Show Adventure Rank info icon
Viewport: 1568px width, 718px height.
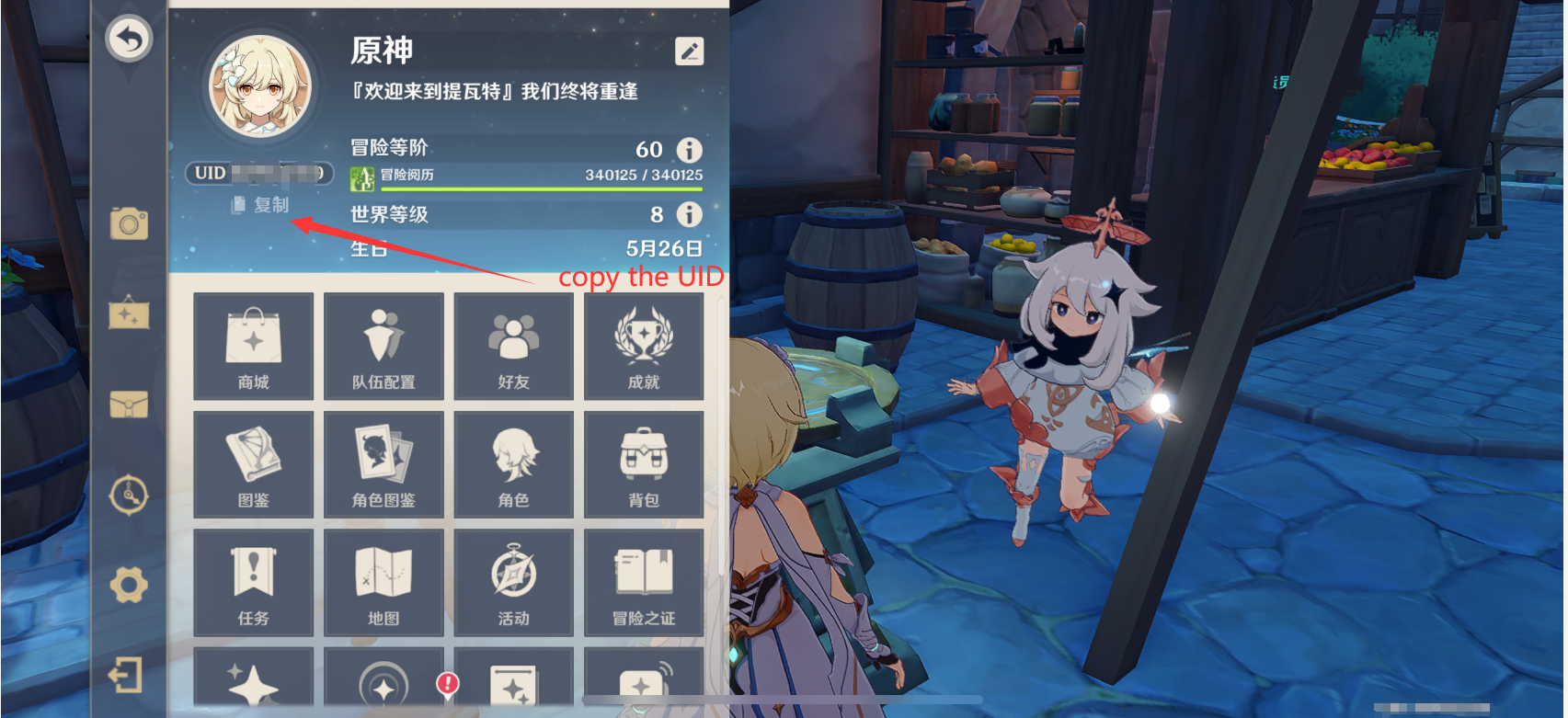coord(689,150)
